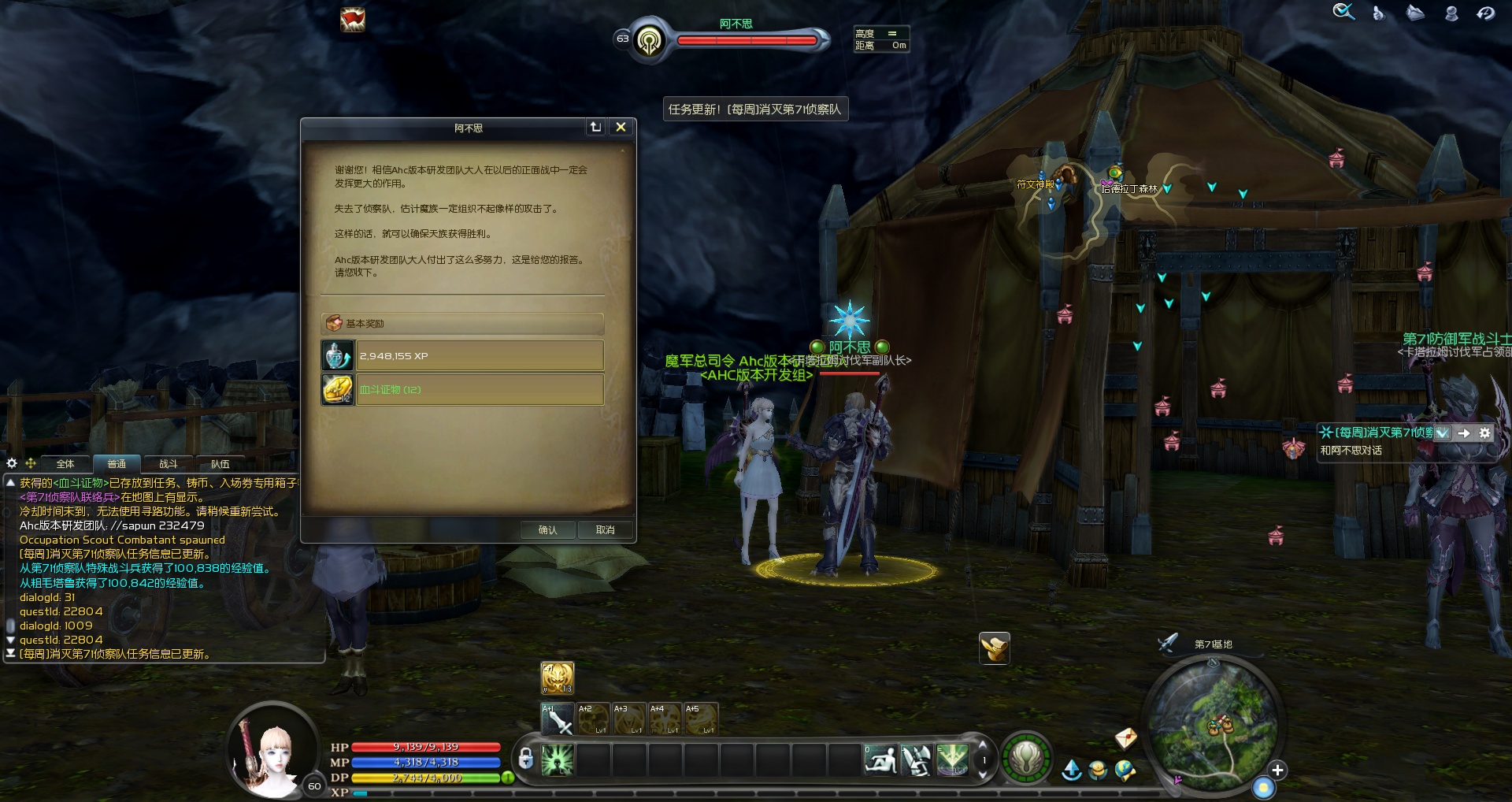Zoom in the minimap with plus button
The width and height of the screenshot is (1512, 802).
point(1277,770)
